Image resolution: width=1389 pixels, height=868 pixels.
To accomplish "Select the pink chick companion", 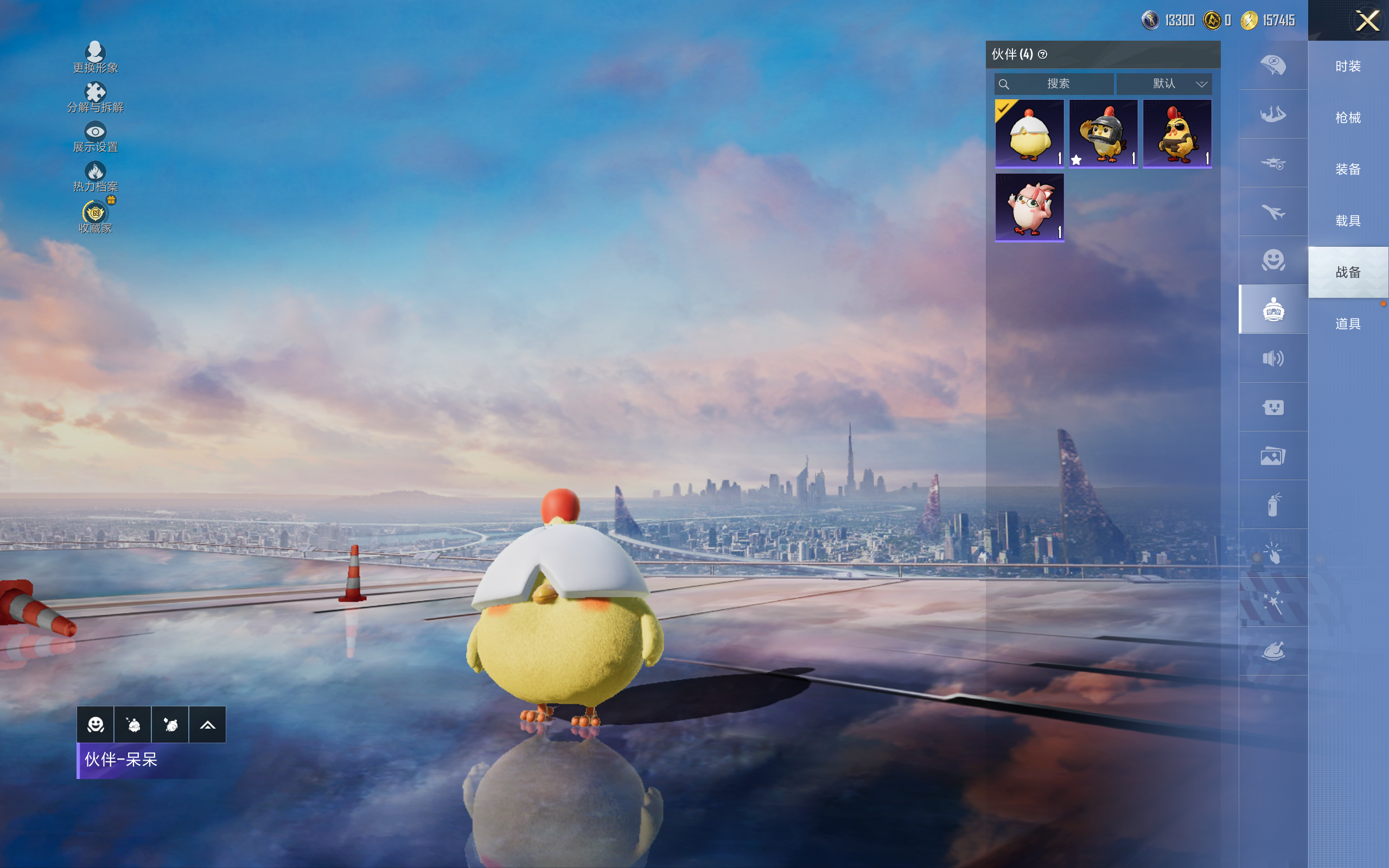I will click(1029, 207).
